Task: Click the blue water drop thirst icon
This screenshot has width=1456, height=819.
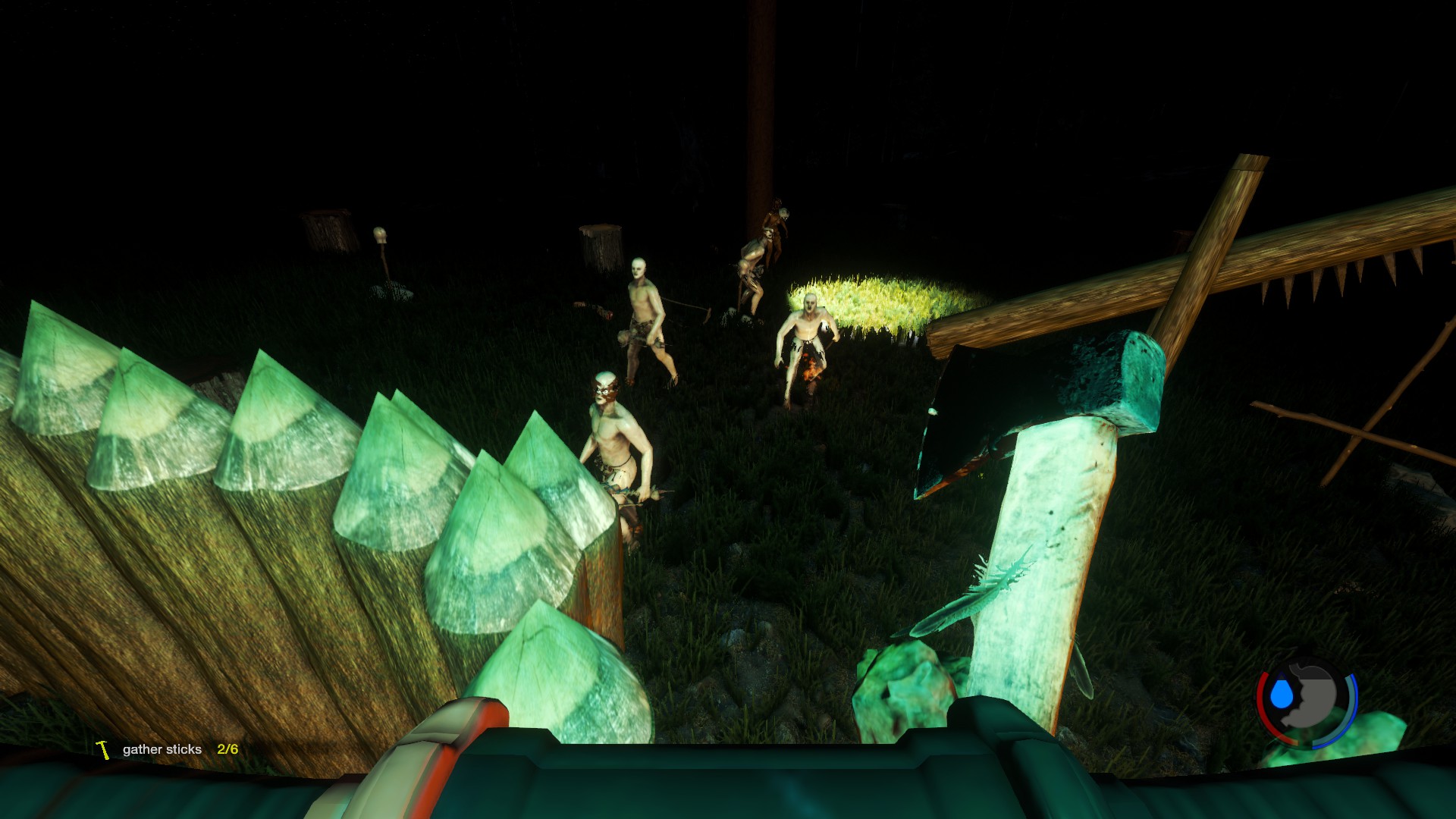Action: click(1281, 693)
